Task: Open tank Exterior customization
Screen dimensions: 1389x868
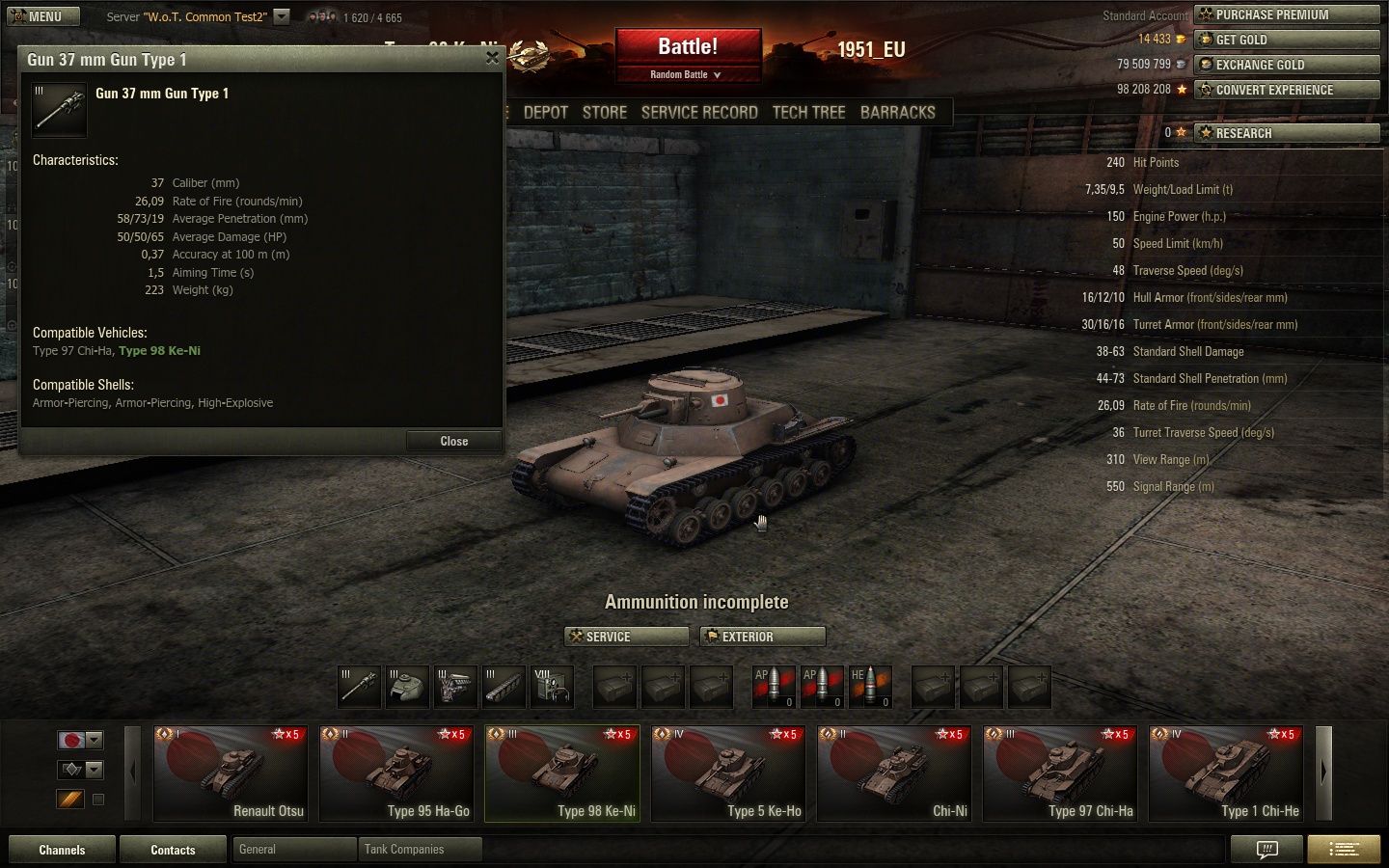Action: tap(762, 637)
